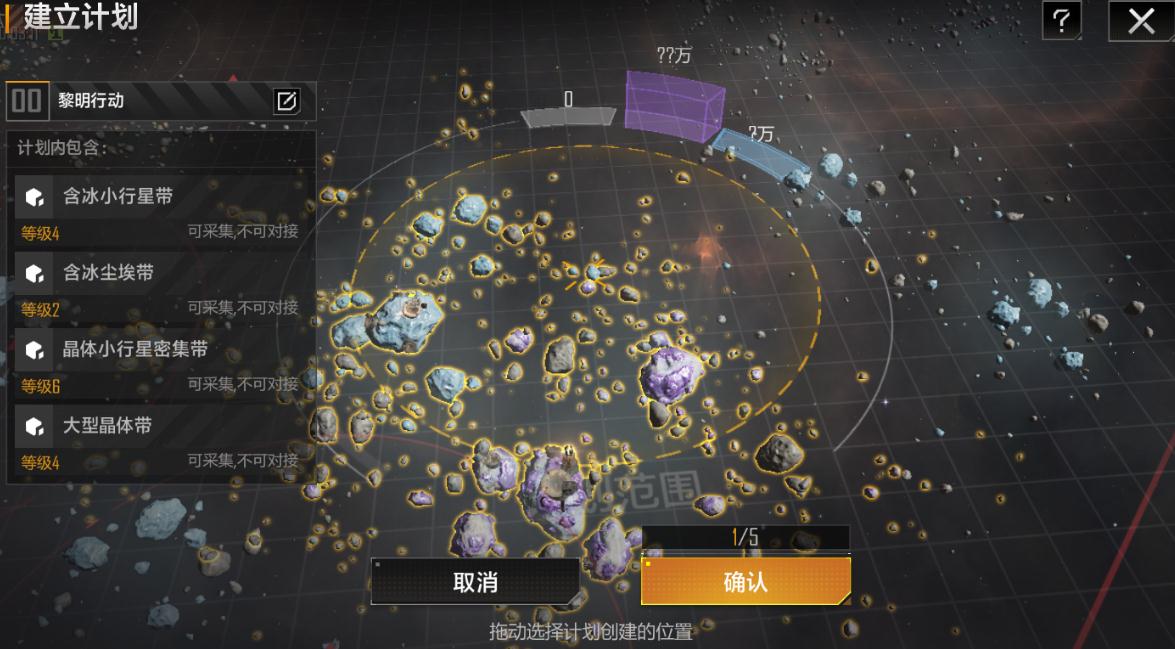This screenshot has height=649, width=1175.
Task: Click the plan icon beside 黎明行动
Action: click(x=27, y=101)
